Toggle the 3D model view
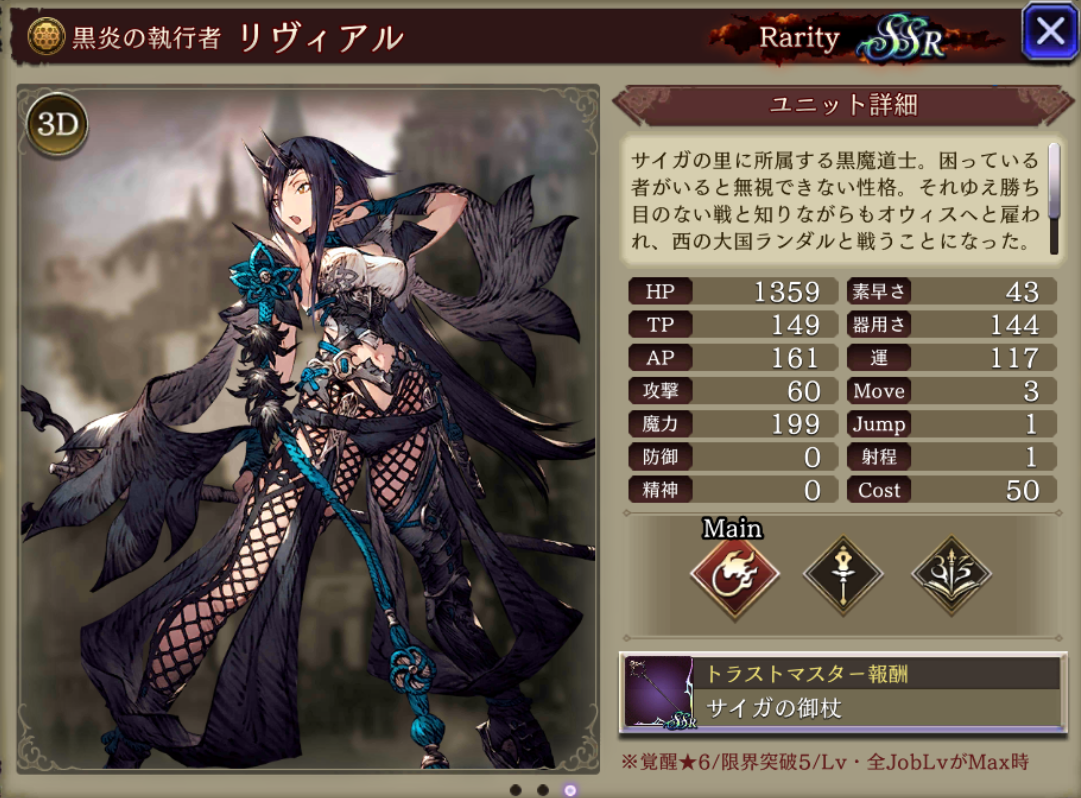 click(57, 125)
